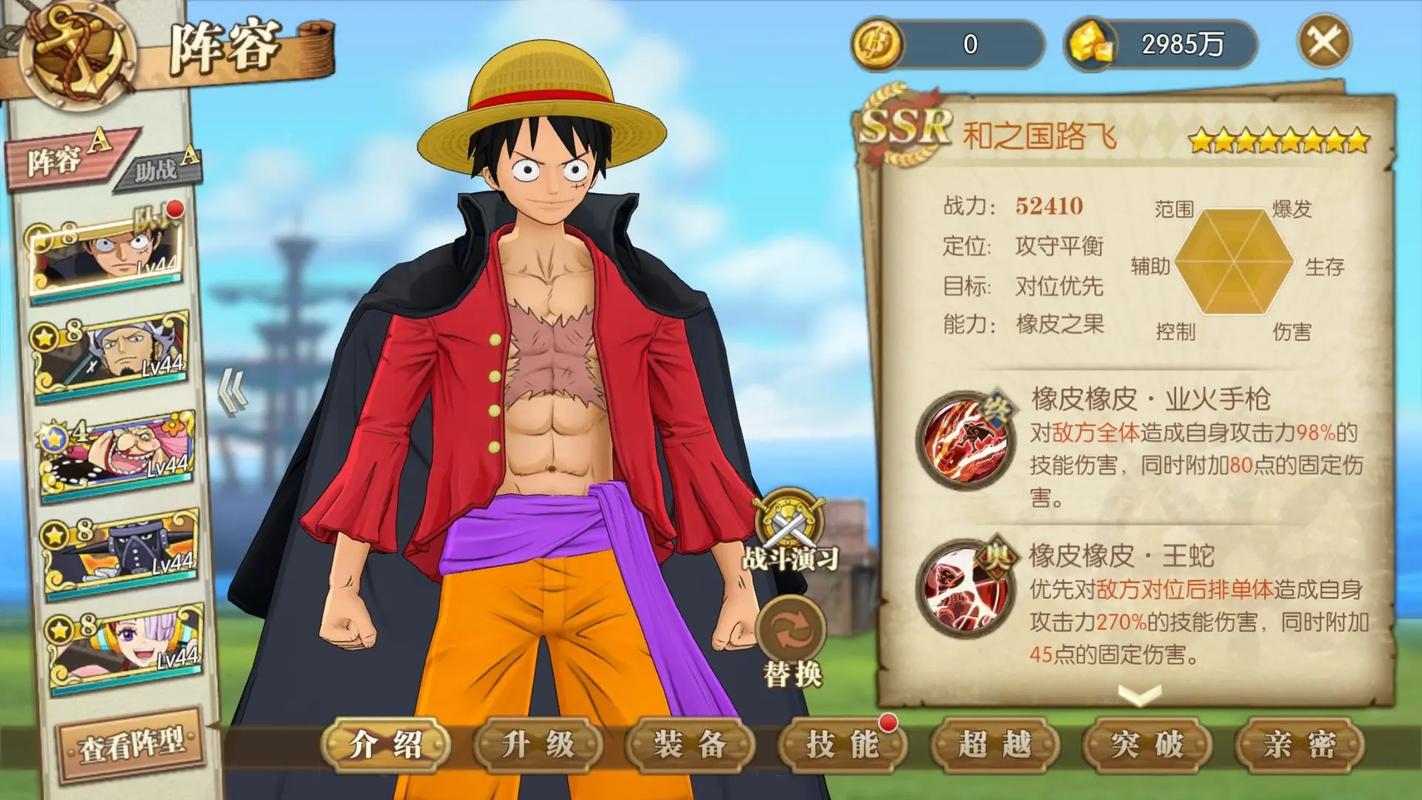Choose the pink-haired girl portrait card

click(x=124, y=648)
